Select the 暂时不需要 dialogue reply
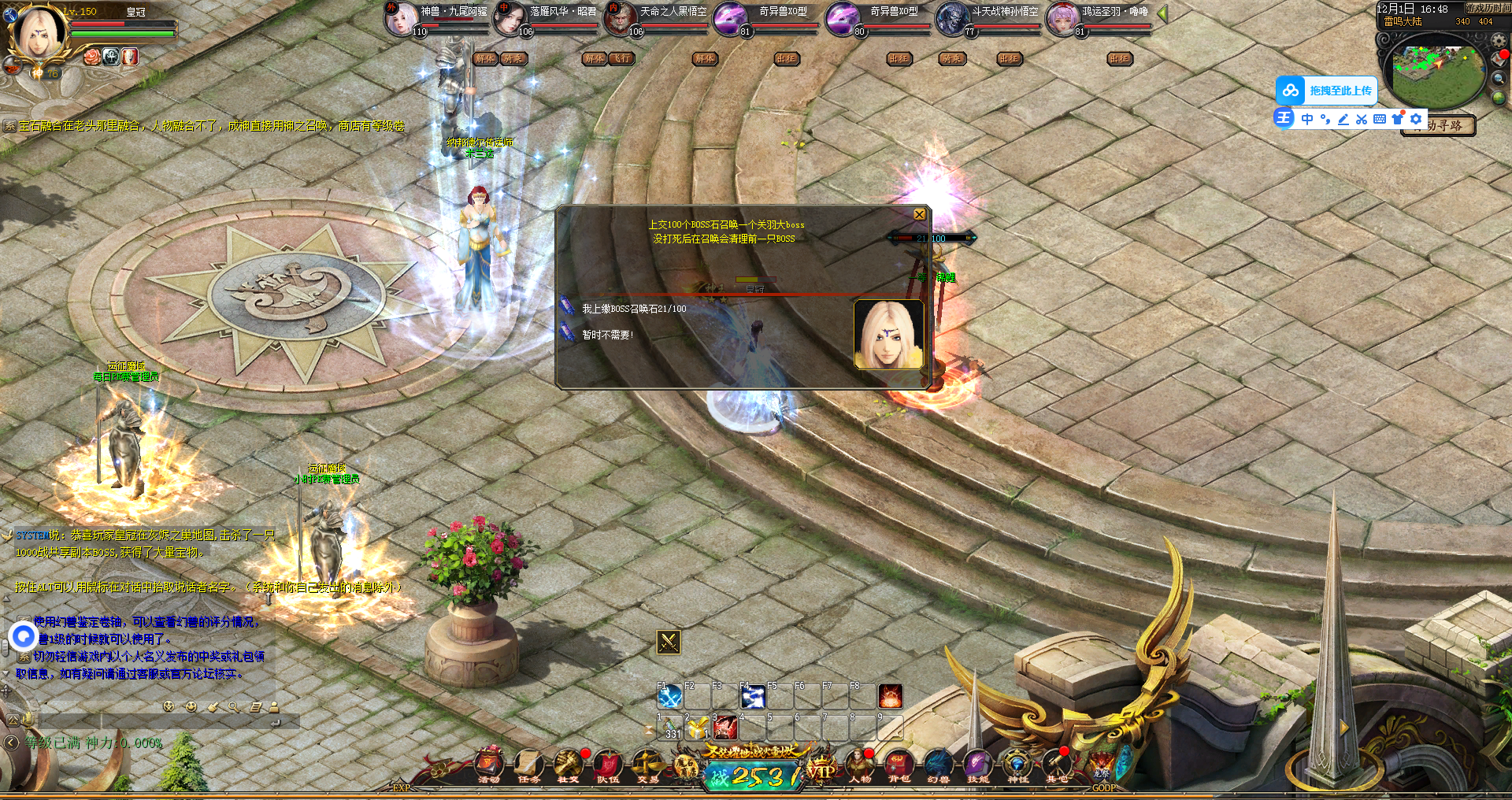The image size is (1512, 800). [607, 335]
